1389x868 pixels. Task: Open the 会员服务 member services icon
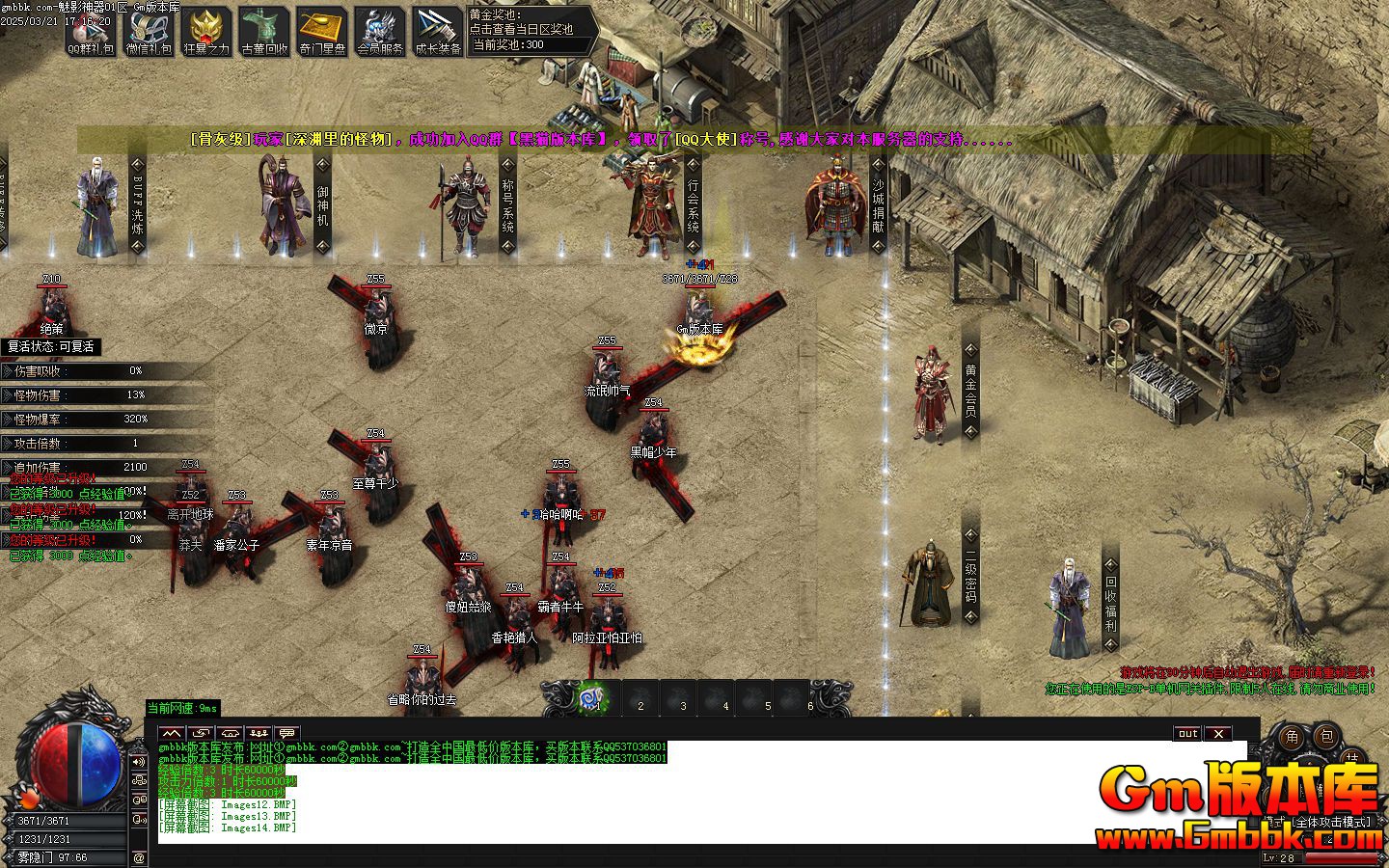coord(379,31)
